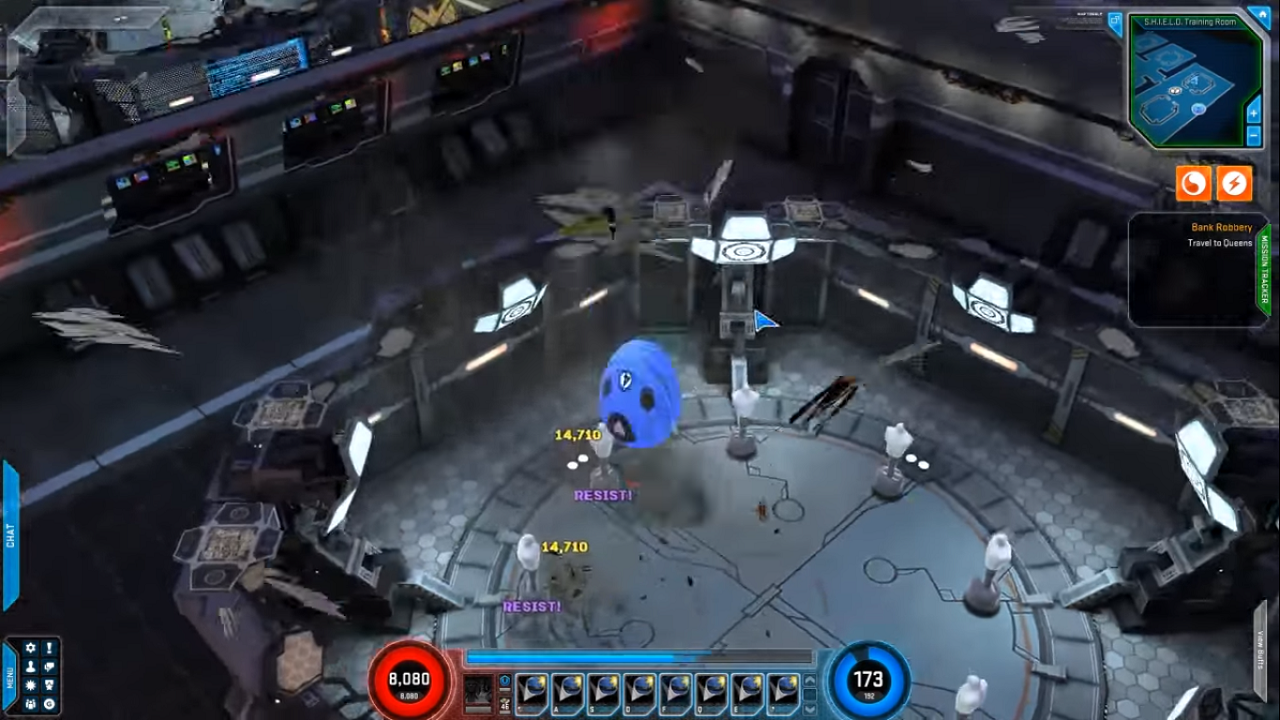The height and width of the screenshot is (720, 1280).
Task: Open the gear settings menu icon
Action: [30, 649]
